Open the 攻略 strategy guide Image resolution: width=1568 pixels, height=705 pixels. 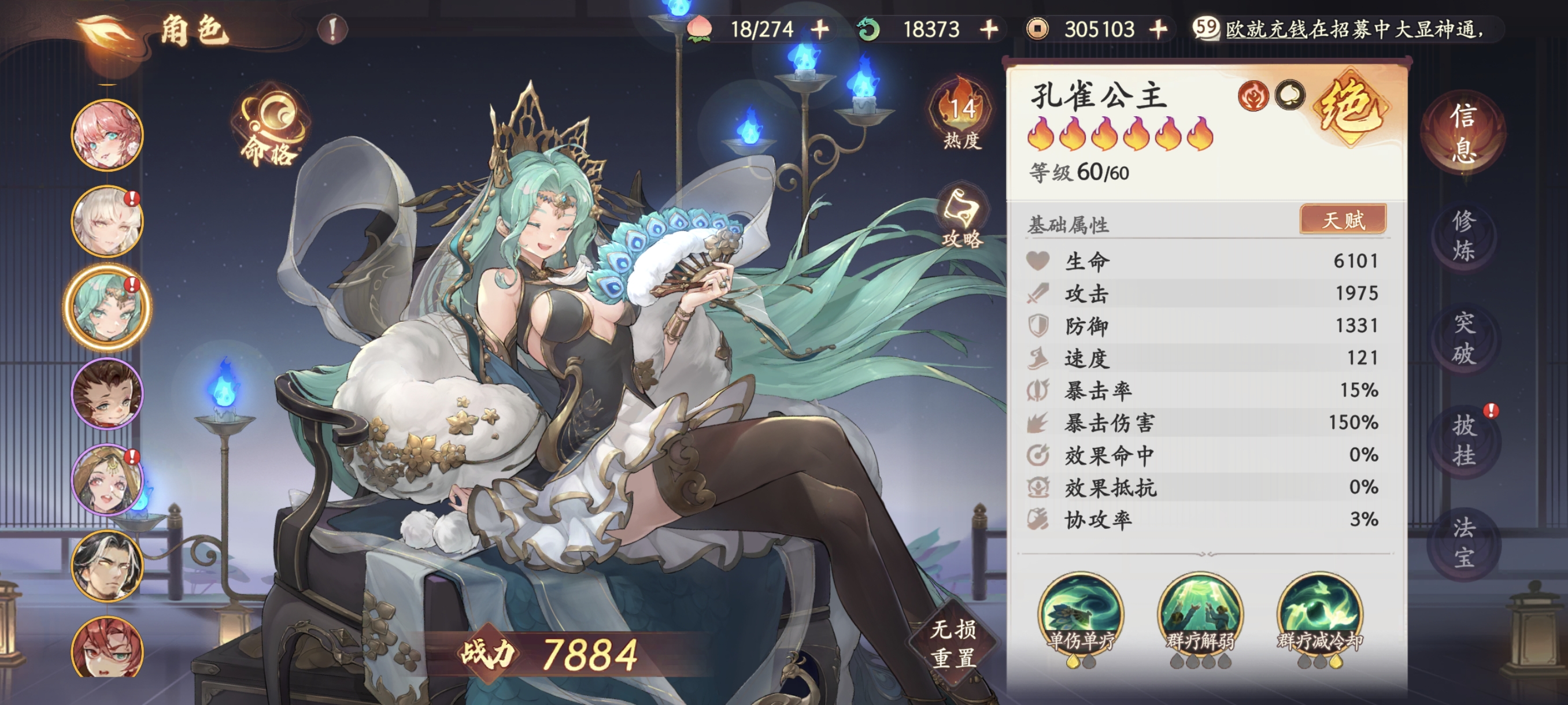point(961,218)
